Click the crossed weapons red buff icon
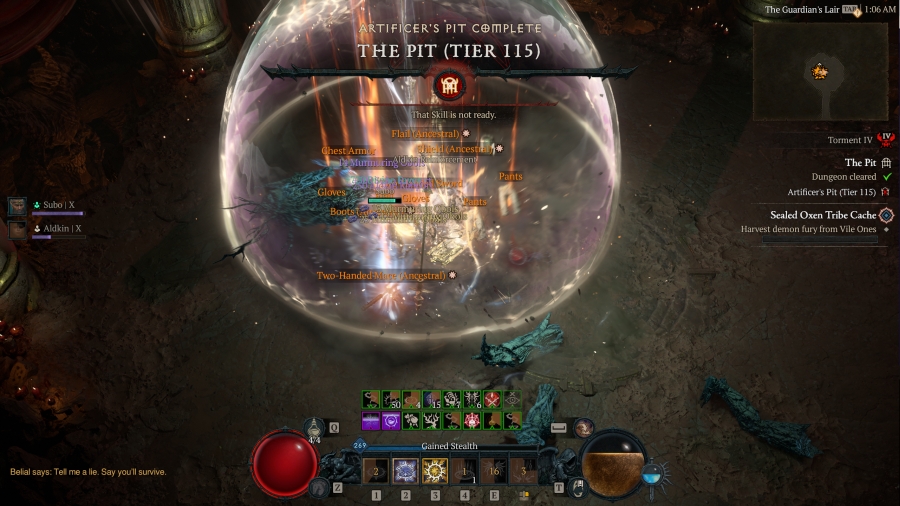The height and width of the screenshot is (506, 900). pos(491,399)
